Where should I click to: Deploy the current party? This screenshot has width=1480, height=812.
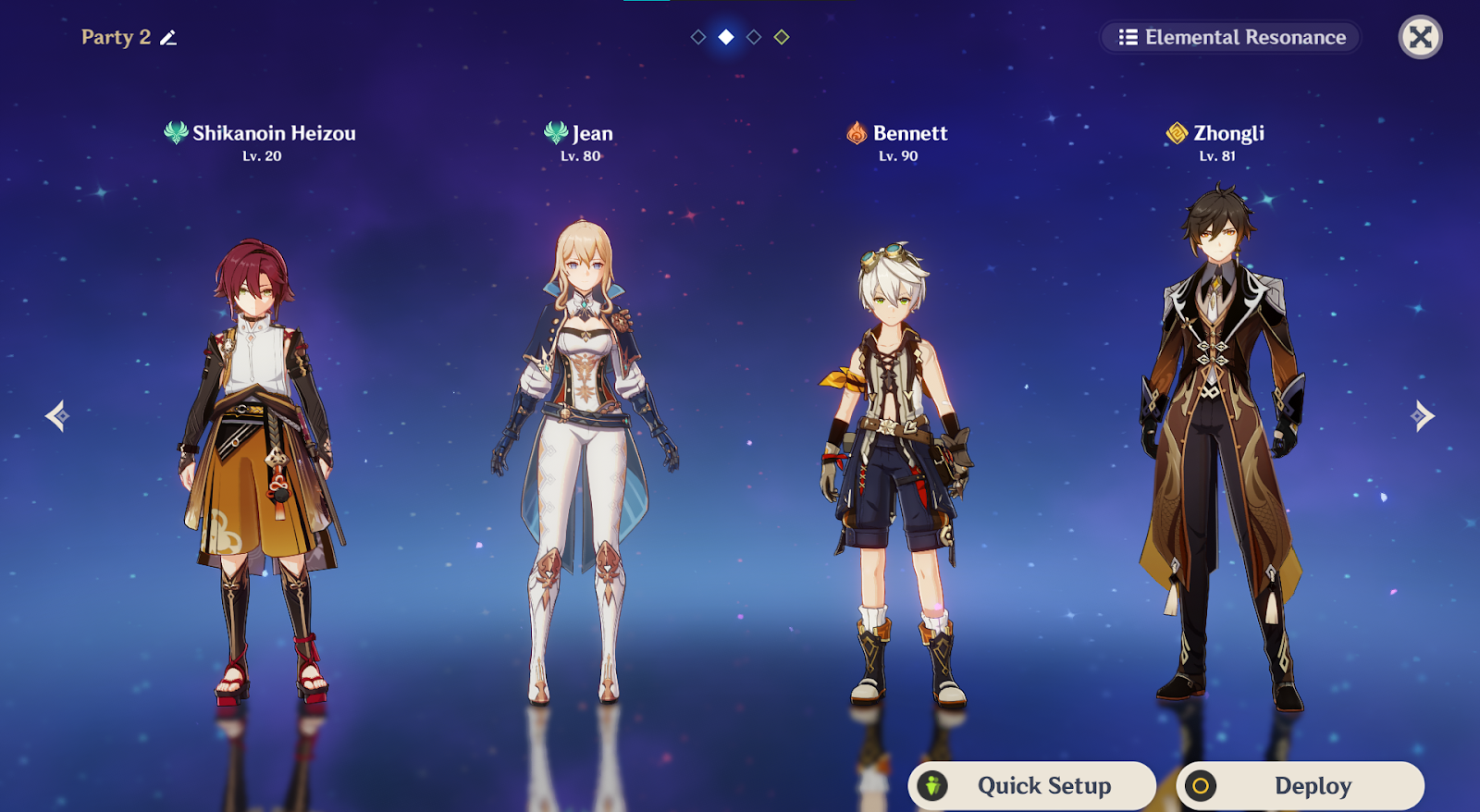click(x=1300, y=785)
